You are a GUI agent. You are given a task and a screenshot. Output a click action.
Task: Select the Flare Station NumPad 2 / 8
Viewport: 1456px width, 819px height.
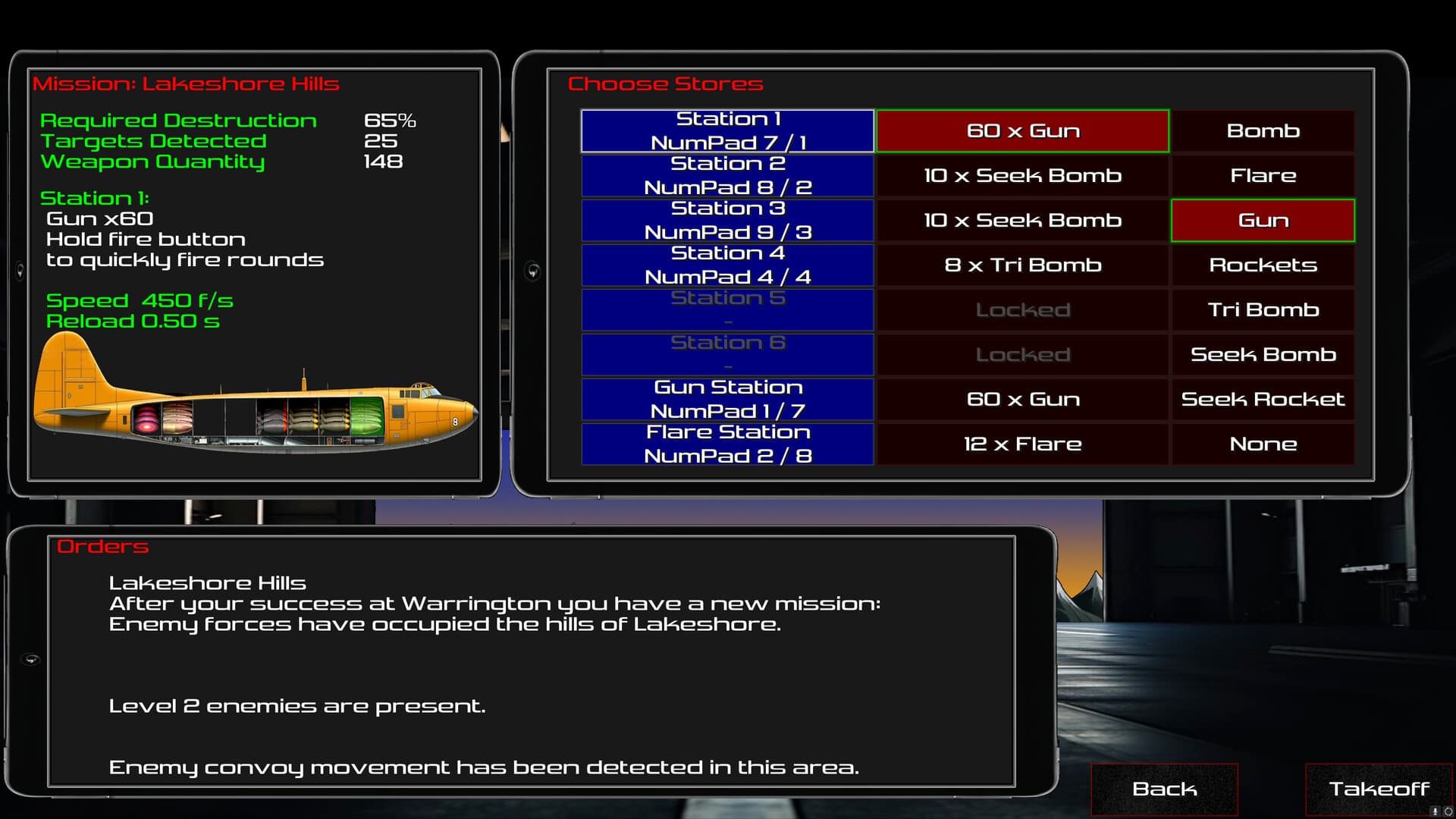[726, 444]
